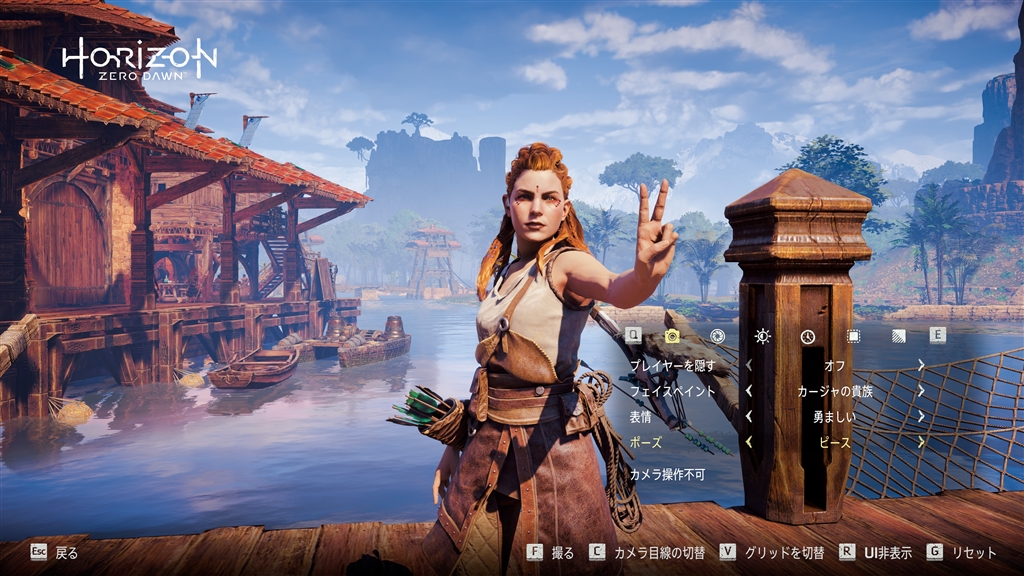This screenshot has width=1024, height=576.
Task: Select the ポーズ row label
Action: coord(646,442)
